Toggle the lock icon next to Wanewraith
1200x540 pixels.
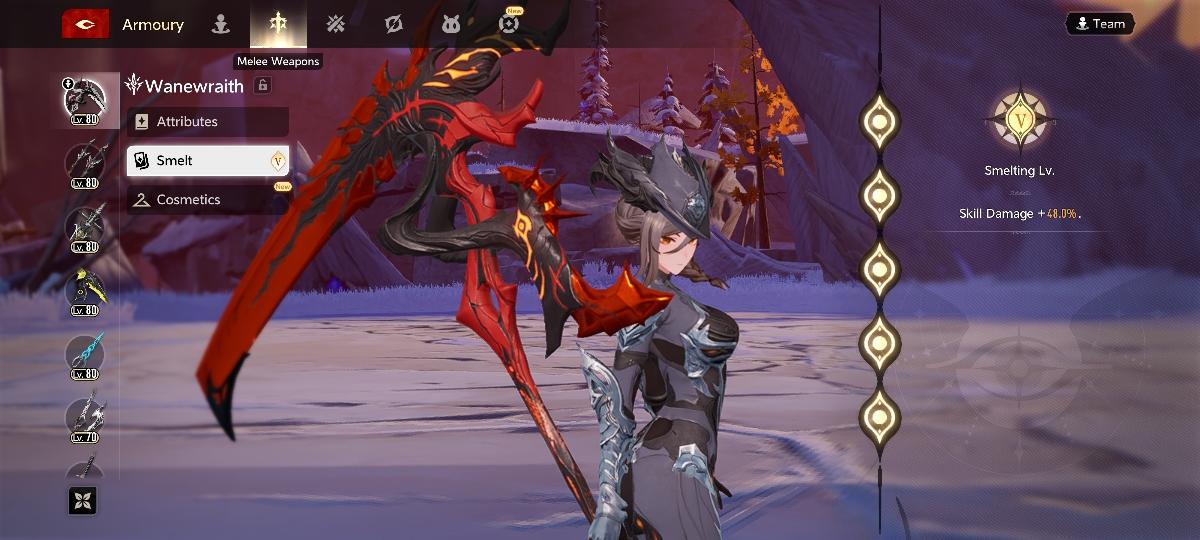pos(263,85)
